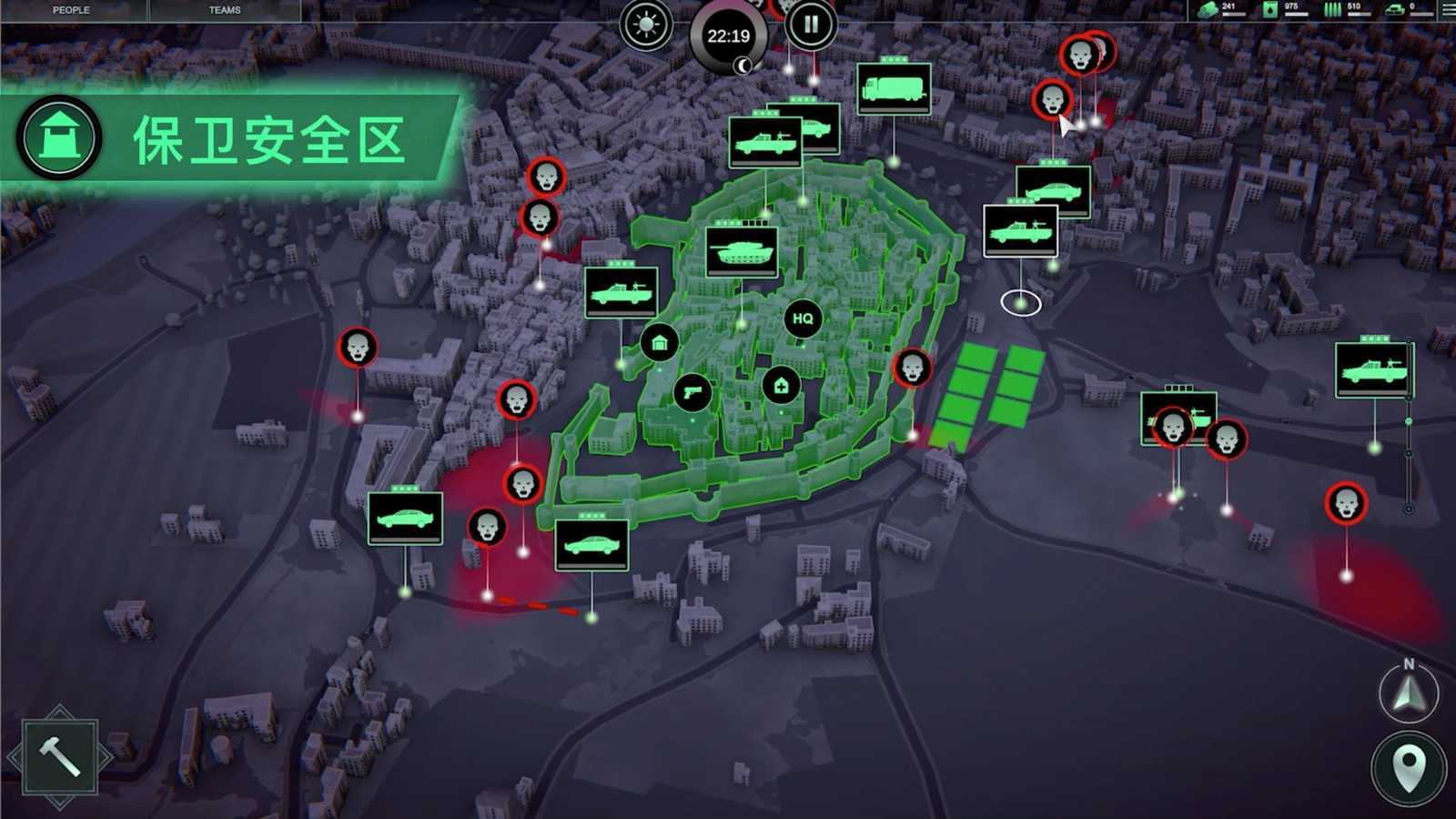
Task: Click the fuel canister resource counter
Action: pyautogui.click(x=1269, y=9)
